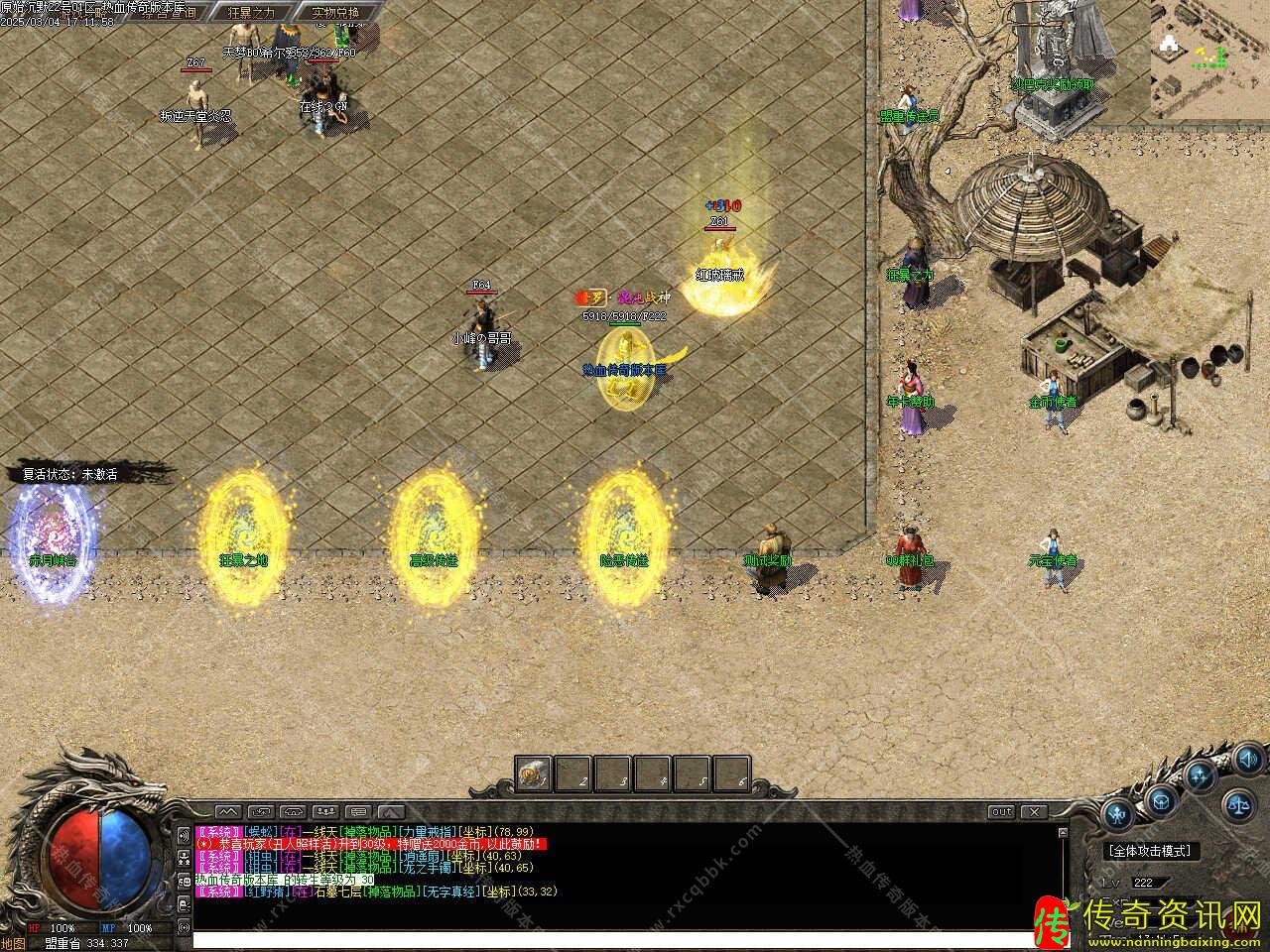The width and height of the screenshot is (1270, 952).
Task: Open the character status icon
Action: tap(1119, 815)
